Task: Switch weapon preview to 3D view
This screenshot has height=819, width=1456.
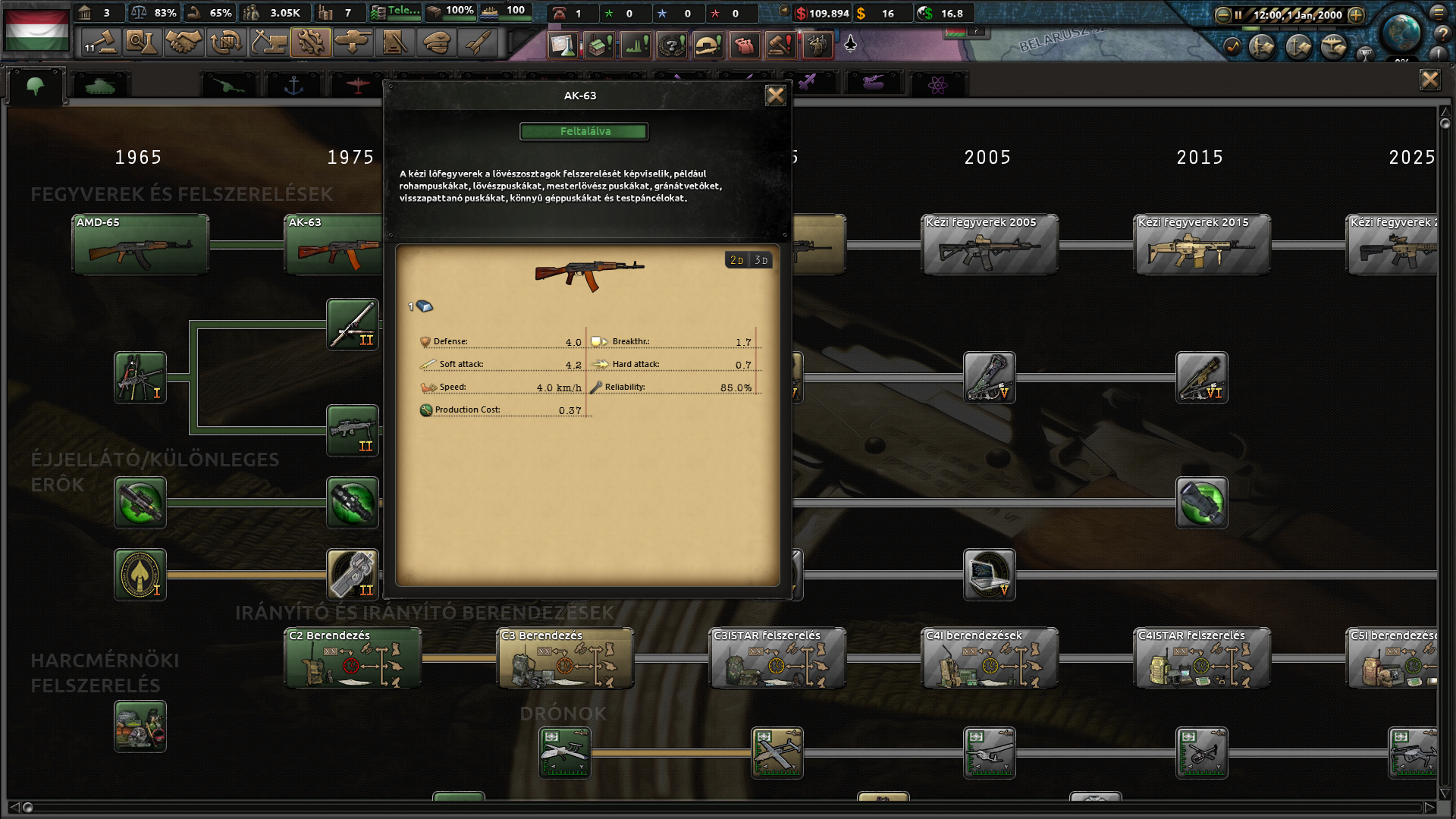Action: [x=761, y=260]
